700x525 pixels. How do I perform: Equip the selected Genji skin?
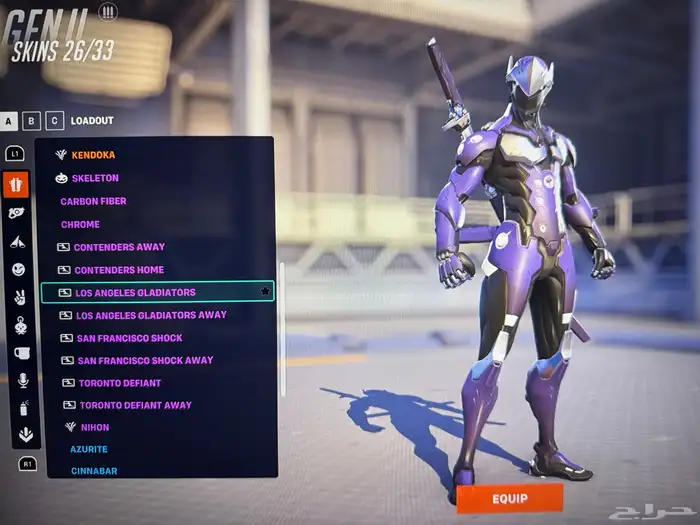coord(509,497)
